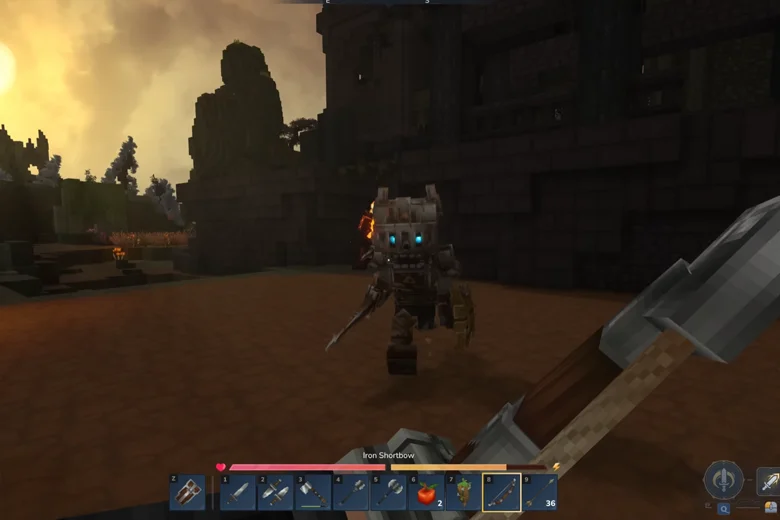Select the mace in hotbar slot 4

[x=350, y=493]
